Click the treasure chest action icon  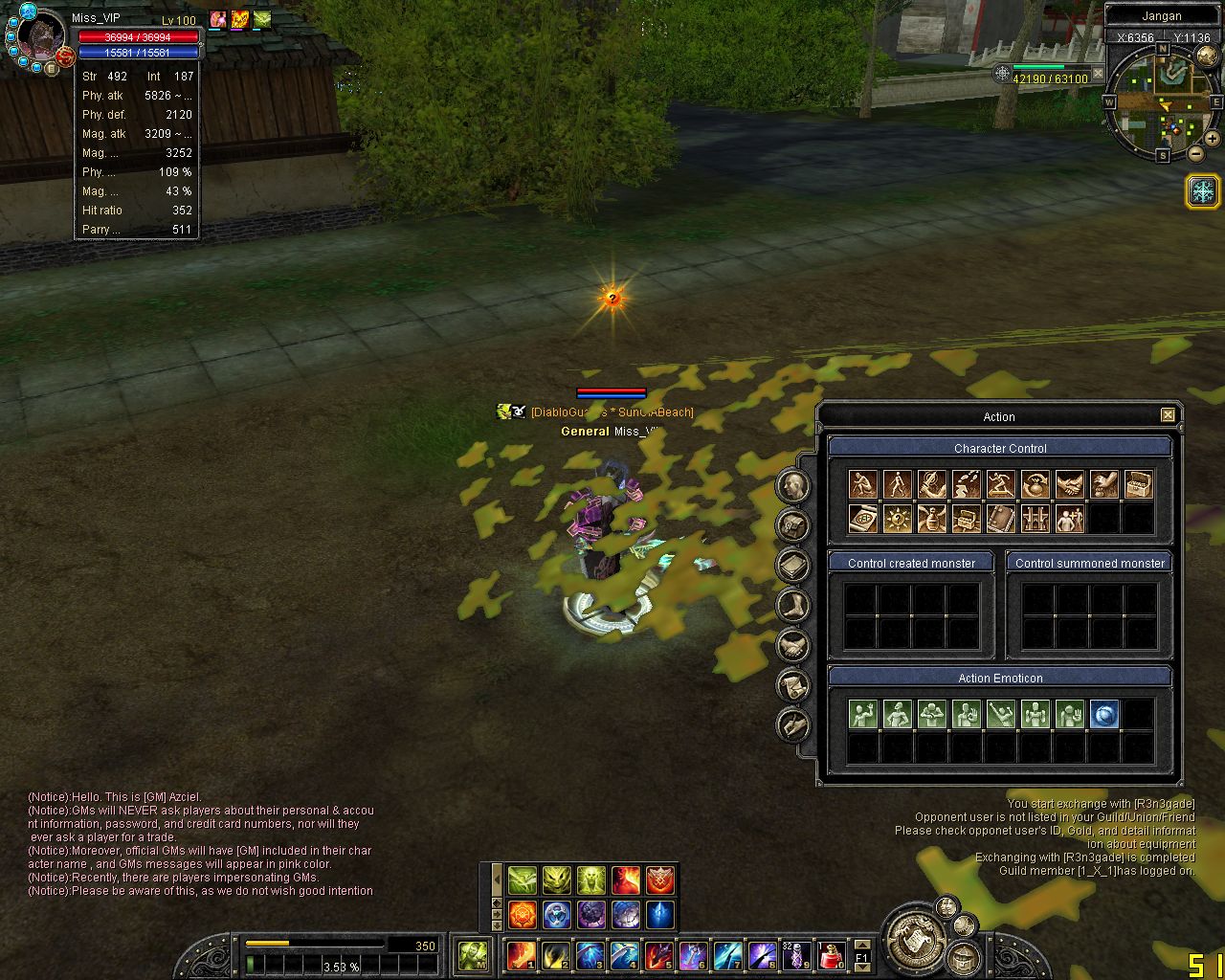coord(1139,485)
